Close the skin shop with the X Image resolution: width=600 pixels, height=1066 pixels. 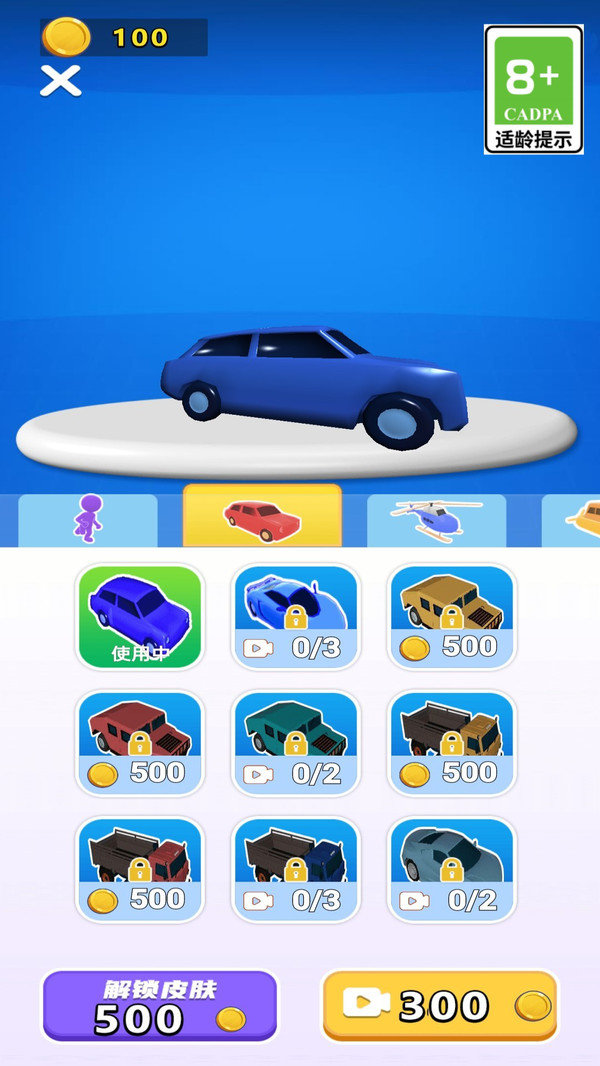click(60, 80)
